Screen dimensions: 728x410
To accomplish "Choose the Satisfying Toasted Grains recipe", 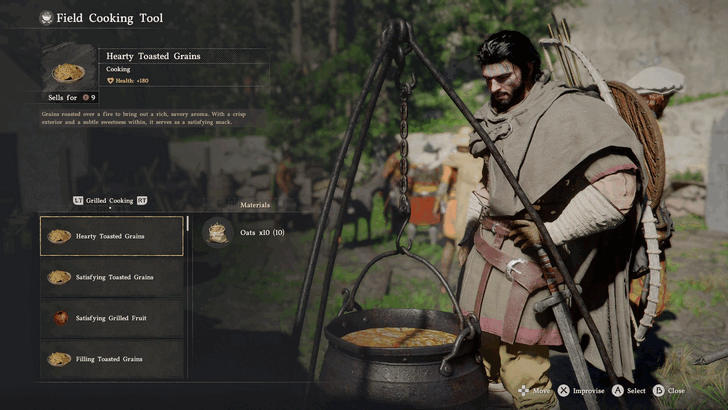I will coord(111,277).
